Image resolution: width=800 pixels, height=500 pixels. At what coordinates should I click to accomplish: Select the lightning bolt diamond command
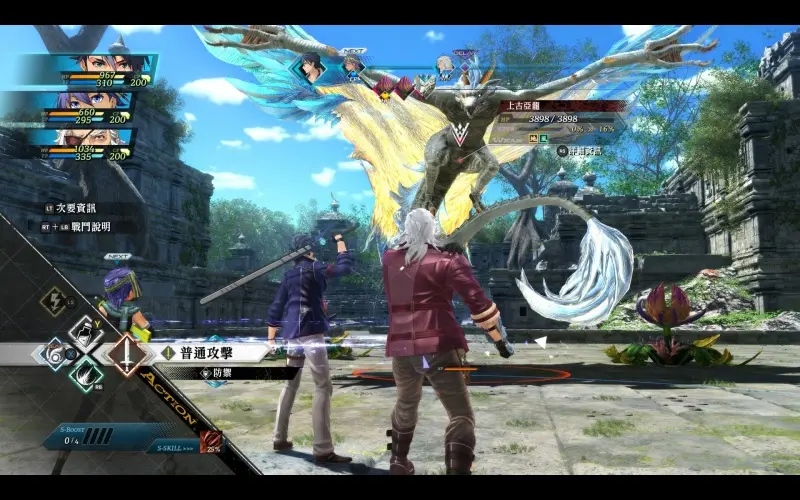click(52, 300)
